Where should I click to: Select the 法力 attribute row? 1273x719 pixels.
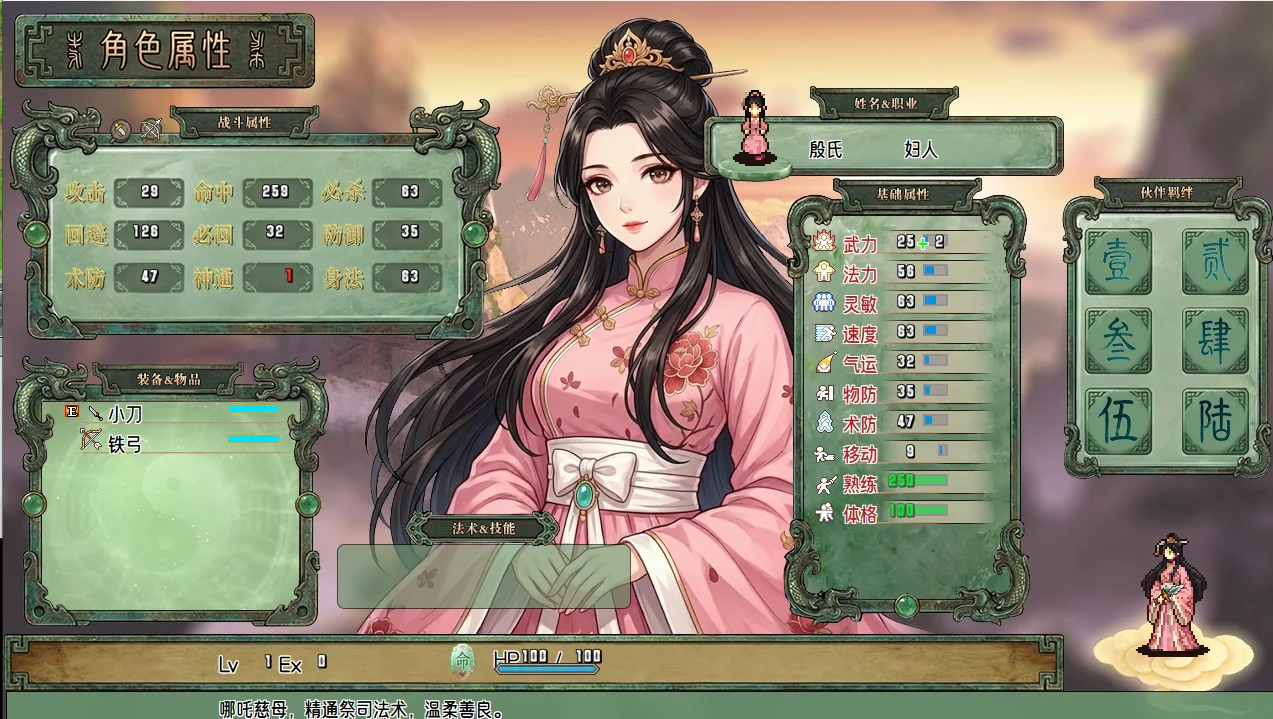pos(900,272)
